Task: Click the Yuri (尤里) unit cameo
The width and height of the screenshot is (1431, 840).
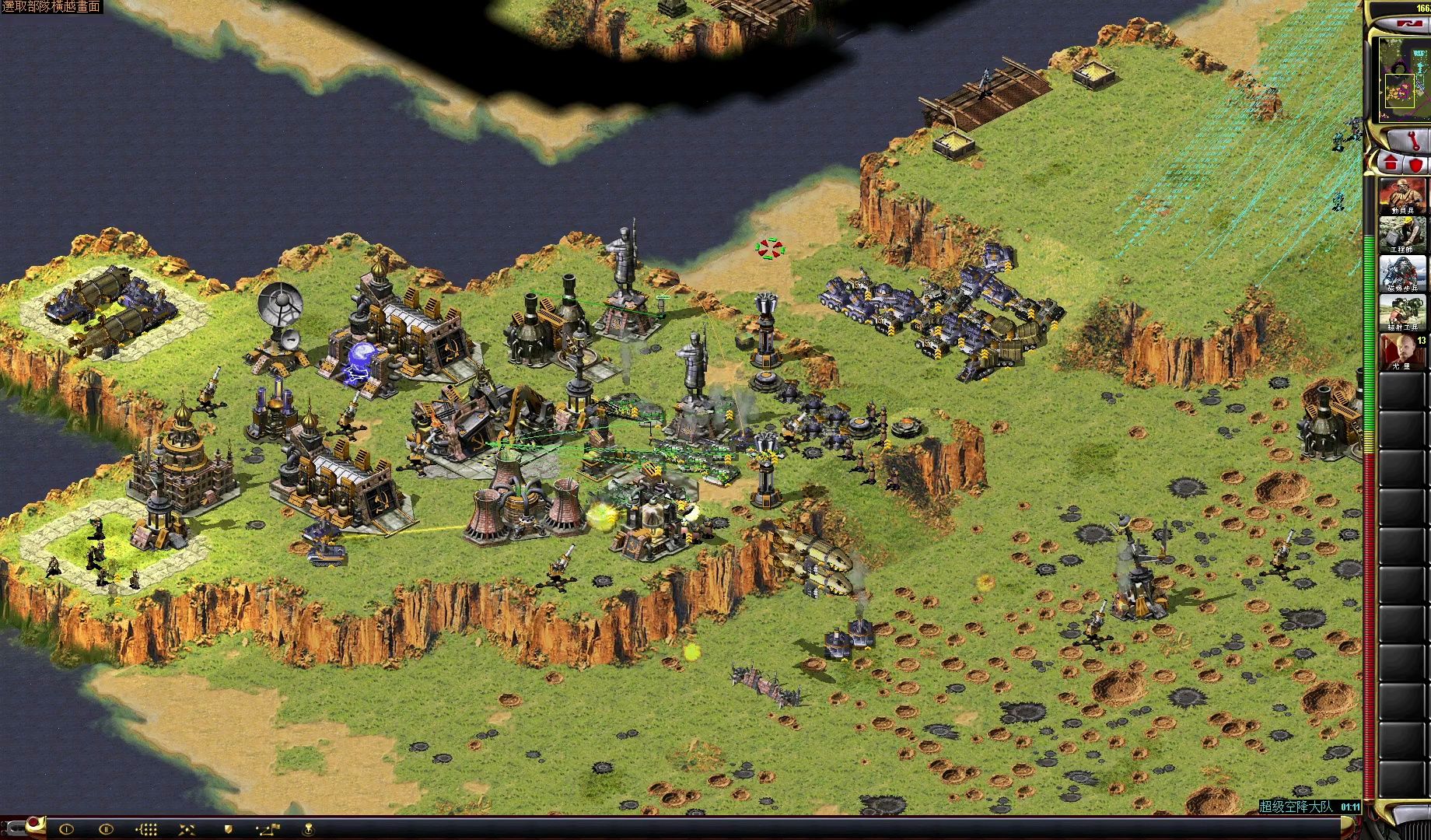Action: tap(1403, 352)
